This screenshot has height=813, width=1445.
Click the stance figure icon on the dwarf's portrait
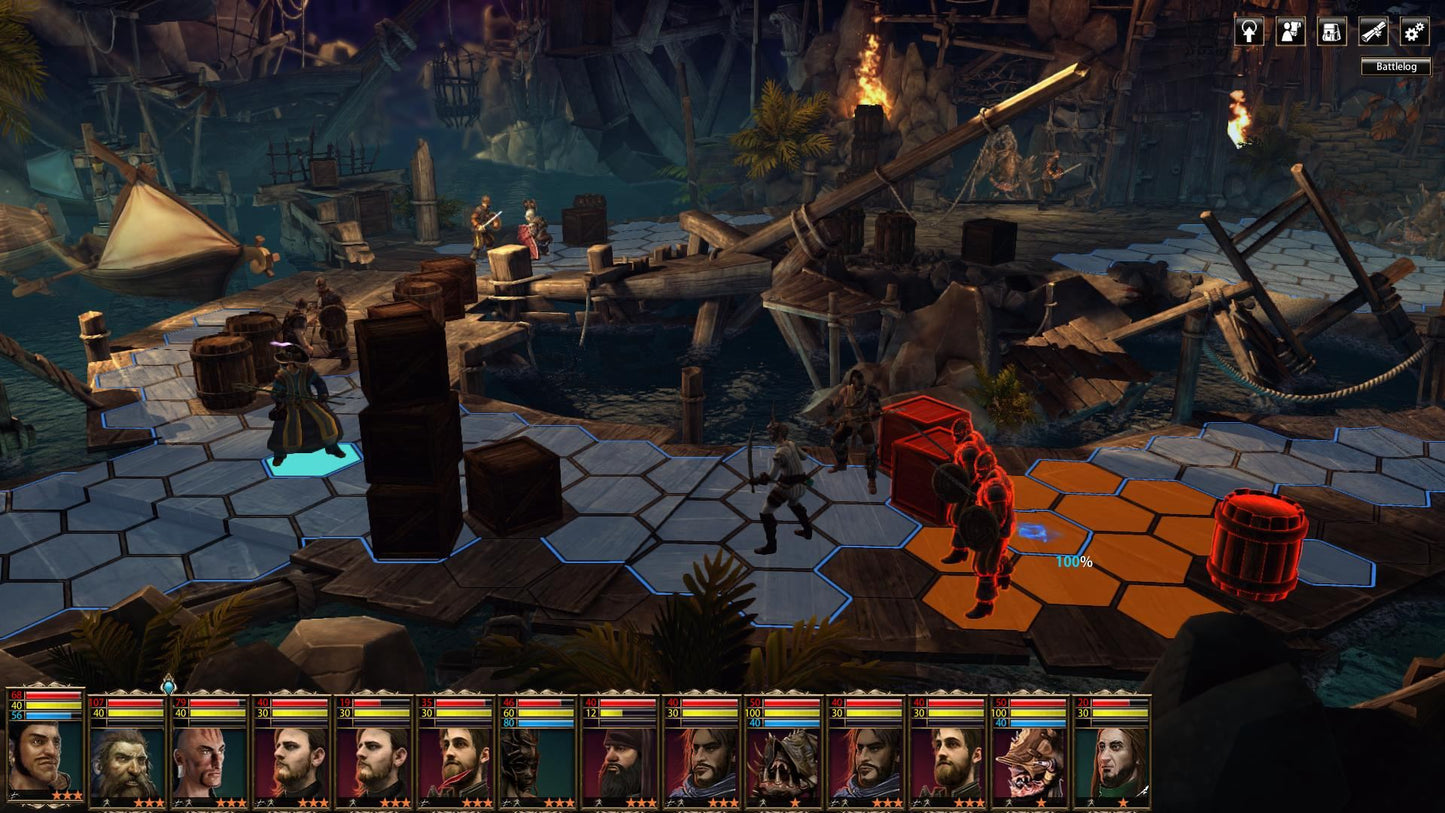[106, 803]
